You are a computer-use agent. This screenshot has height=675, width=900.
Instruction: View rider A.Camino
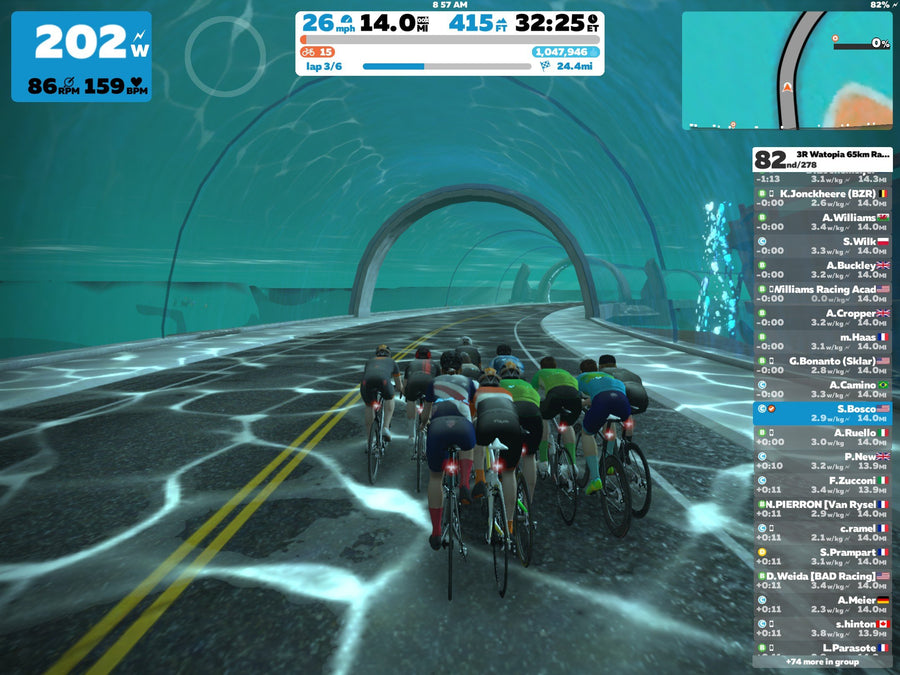tap(822, 389)
